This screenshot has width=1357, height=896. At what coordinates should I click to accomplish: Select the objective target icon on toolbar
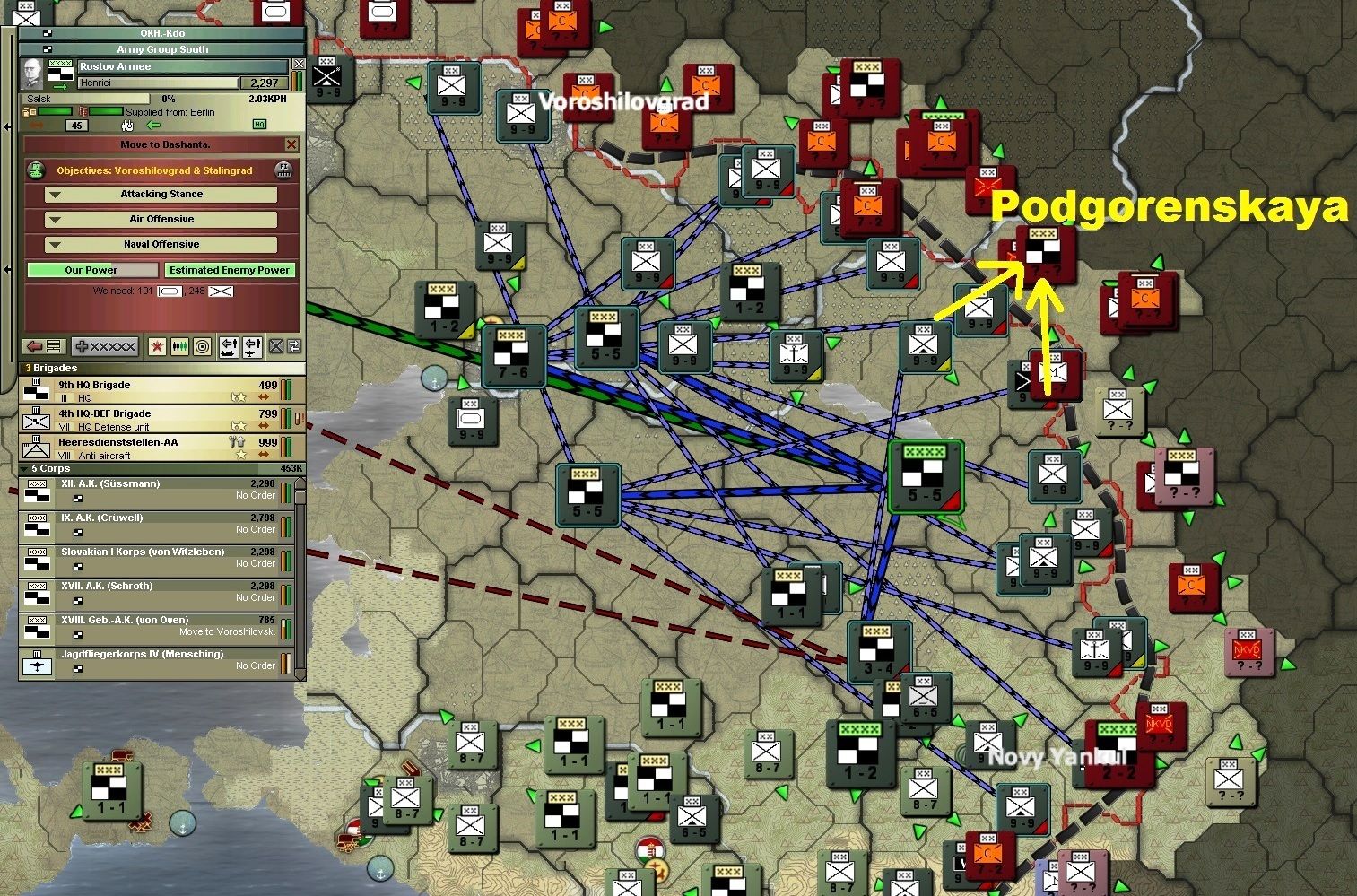click(x=203, y=346)
